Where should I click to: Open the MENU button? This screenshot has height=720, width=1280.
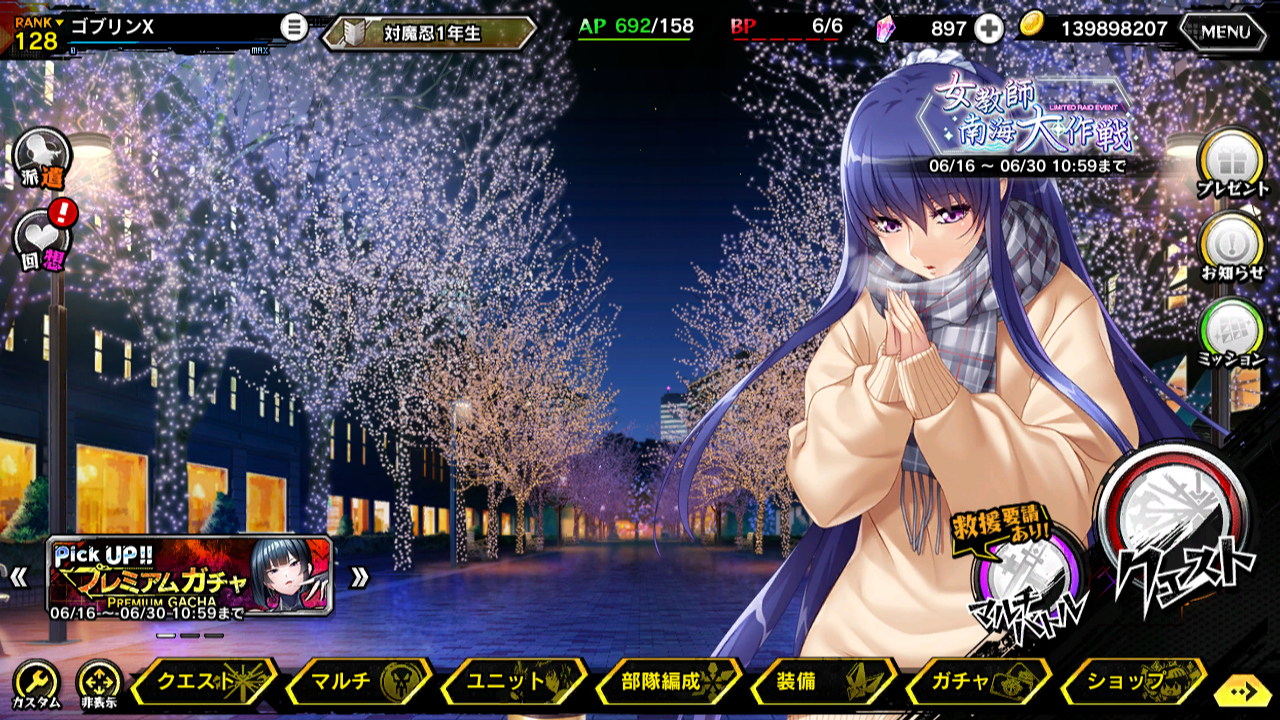coord(1225,31)
